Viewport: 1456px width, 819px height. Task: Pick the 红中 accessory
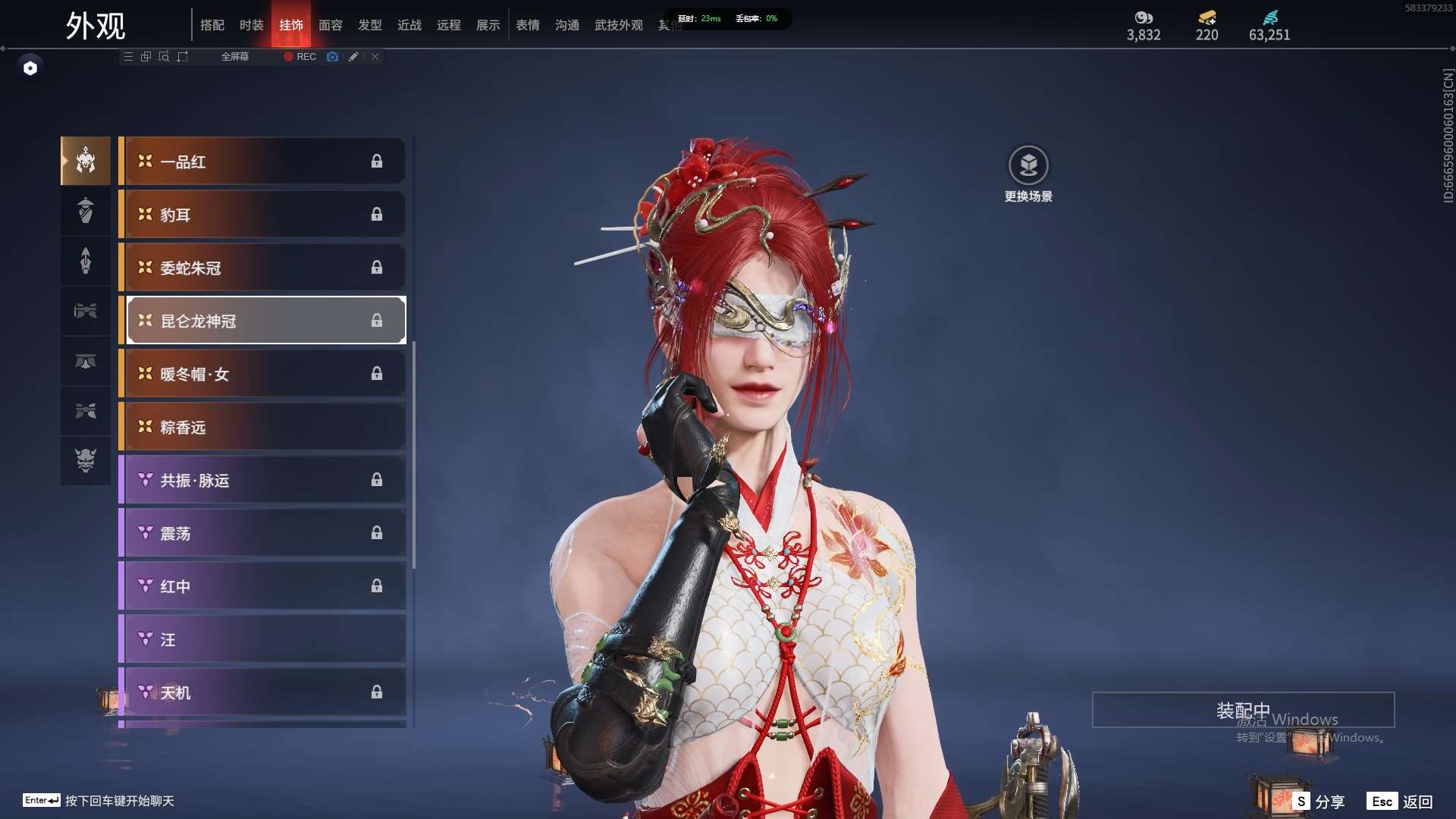pyautogui.click(x=262, y=586)
